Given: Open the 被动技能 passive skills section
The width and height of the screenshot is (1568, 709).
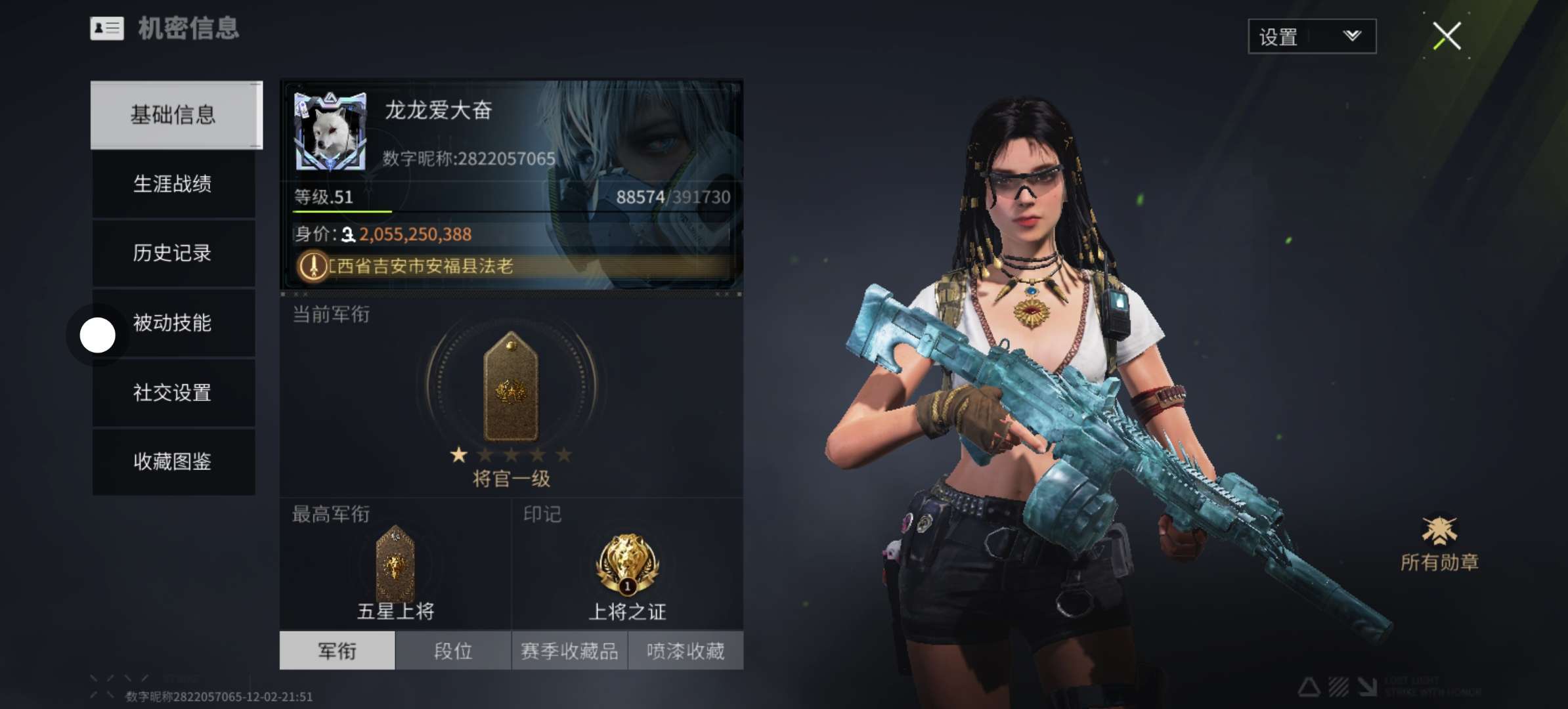Looking at the screenshot, I should coord(173,322).
